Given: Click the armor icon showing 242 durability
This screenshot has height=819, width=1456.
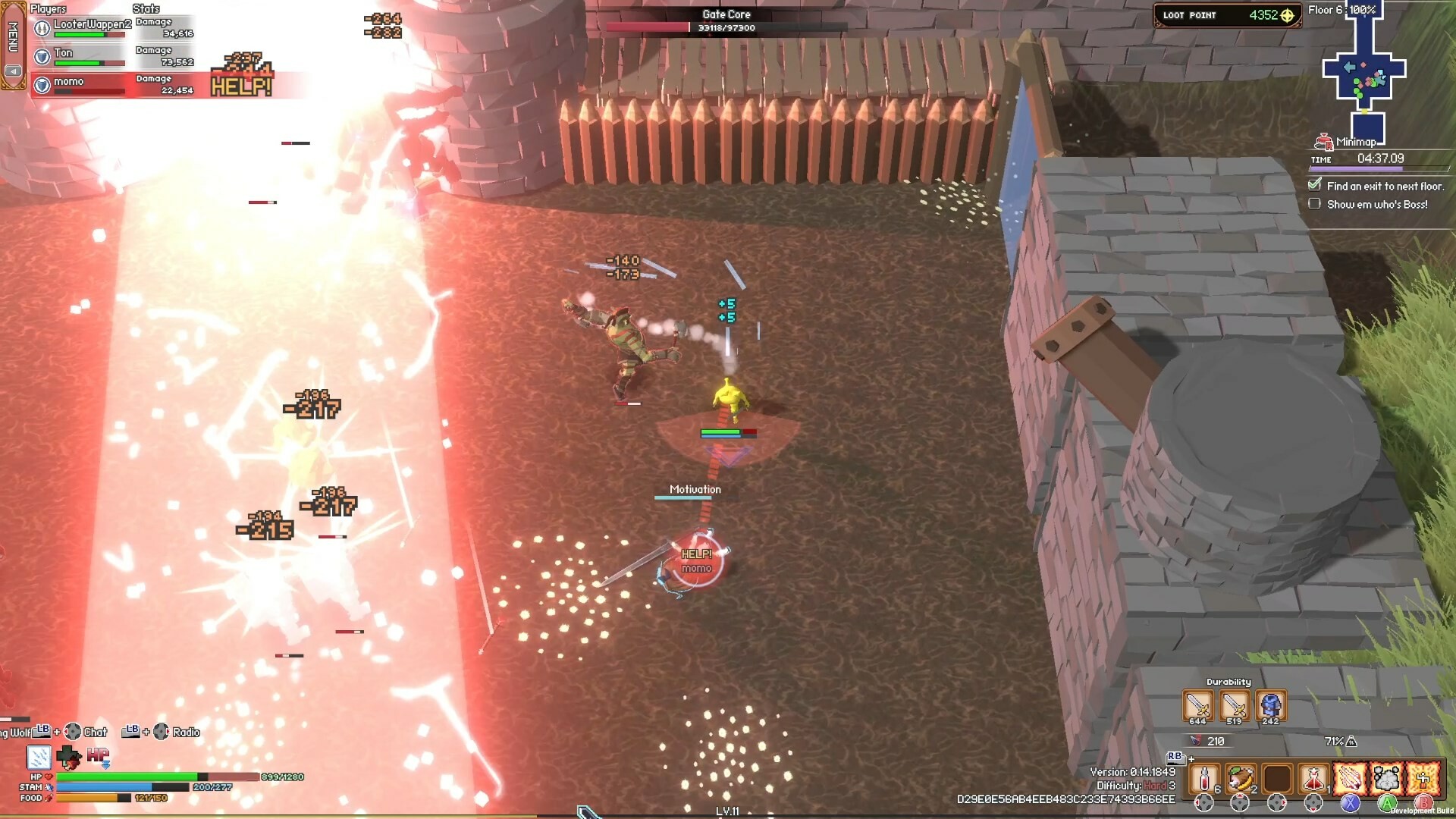Looking at the screenshot, I should (x=1270, y=705).
